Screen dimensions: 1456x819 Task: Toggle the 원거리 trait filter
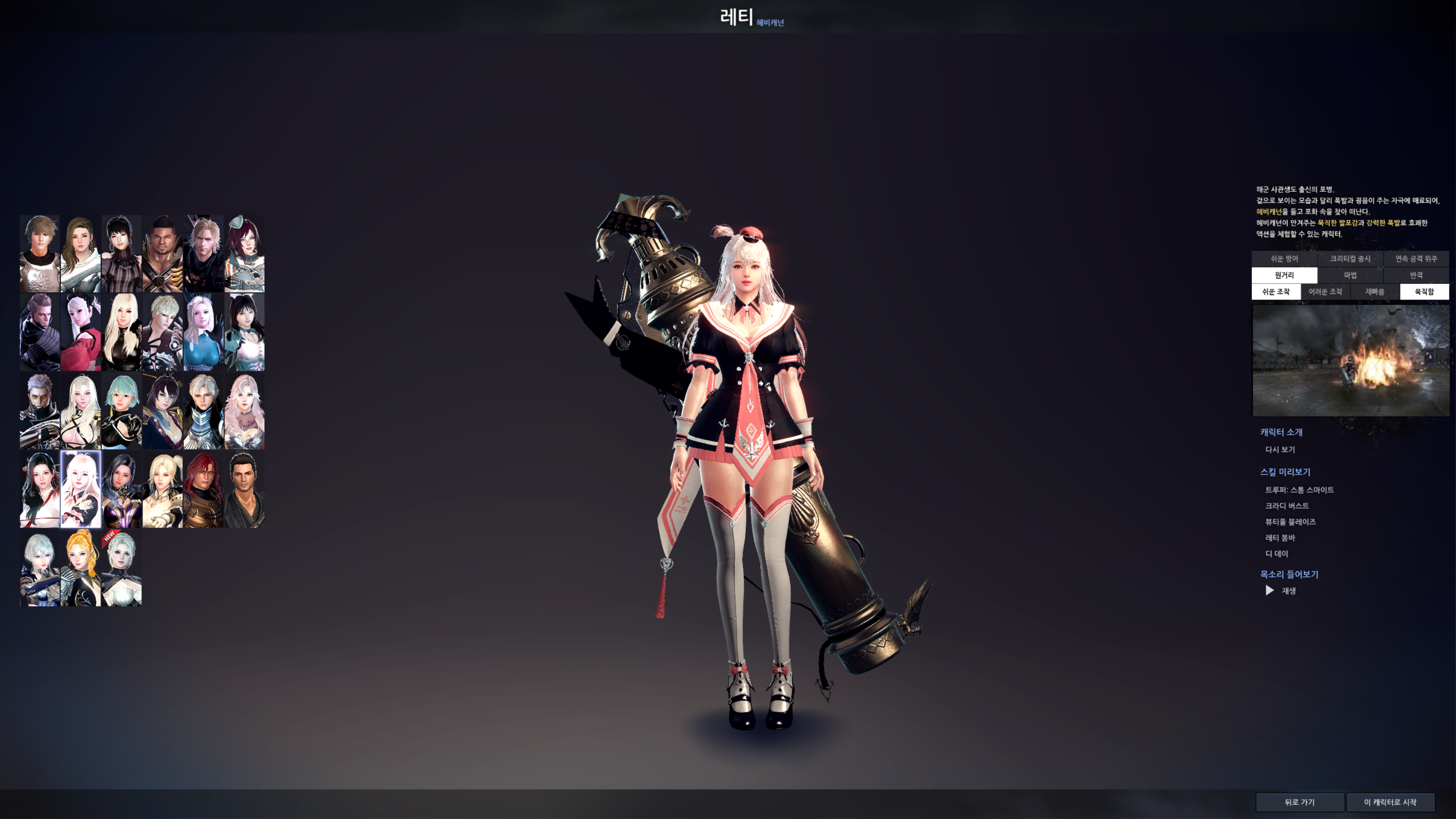[1284, 275]
